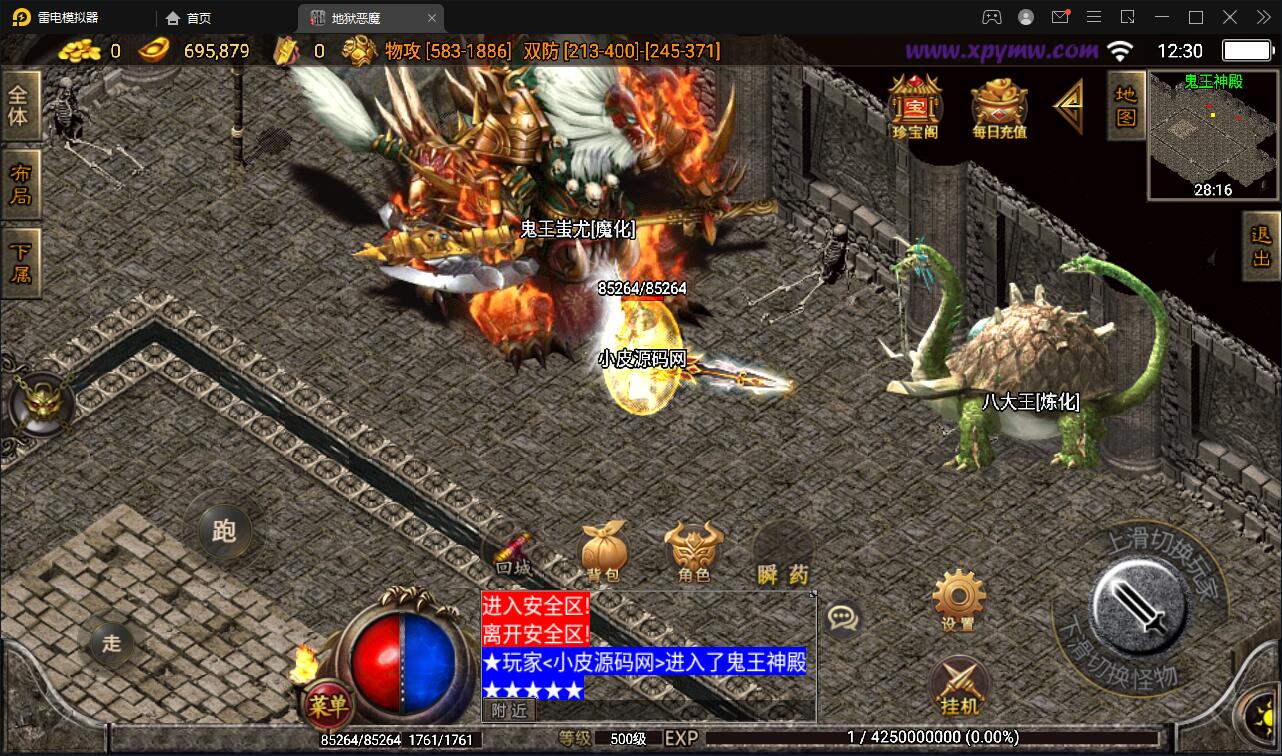The image size is (1282, 756).
Task: Open the LDPlayer hamburger menu
Action: coord(1094,17)
